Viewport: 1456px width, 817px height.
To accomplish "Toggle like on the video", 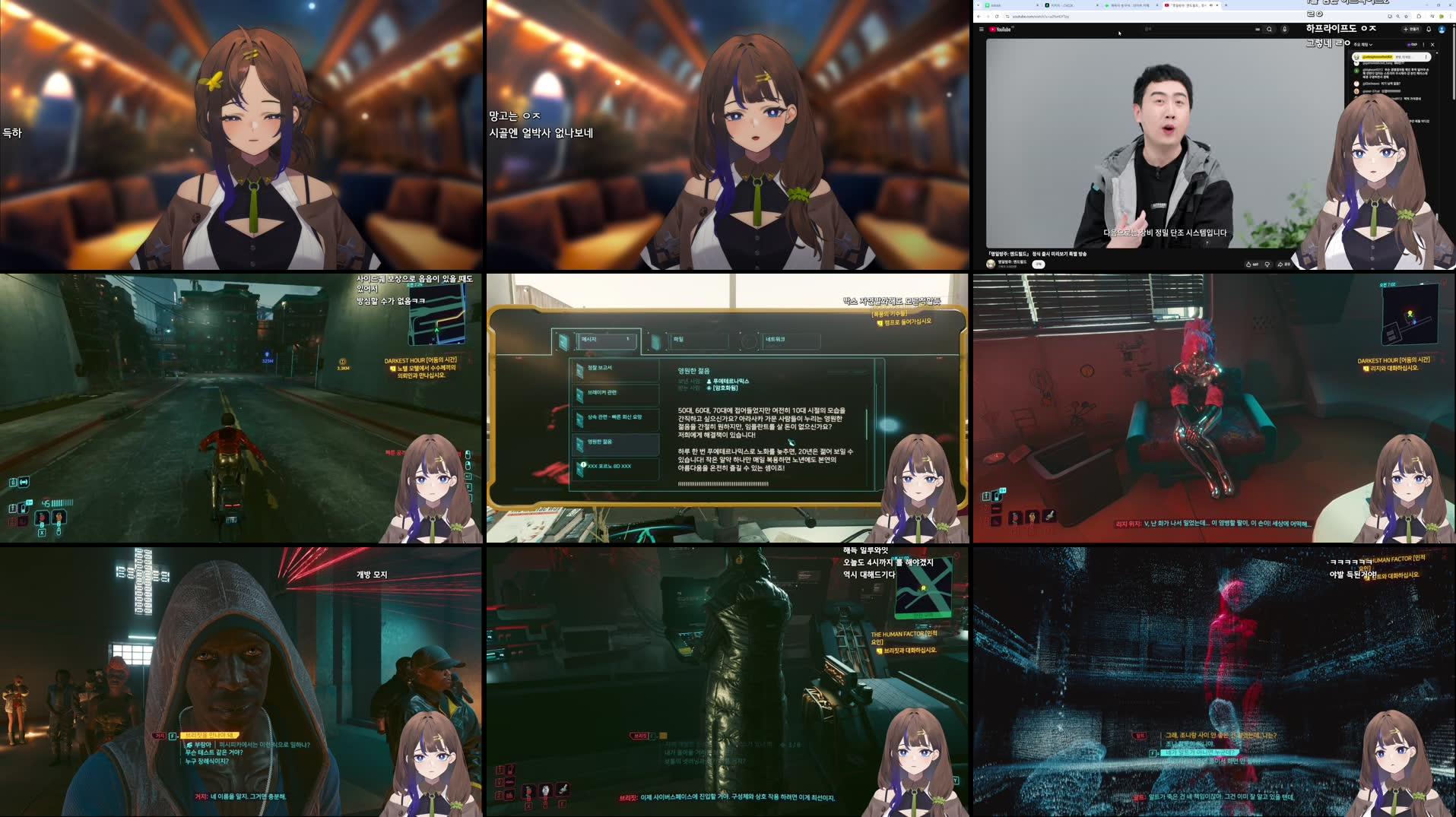I will pyautogui.click(x=1248, y=264).
